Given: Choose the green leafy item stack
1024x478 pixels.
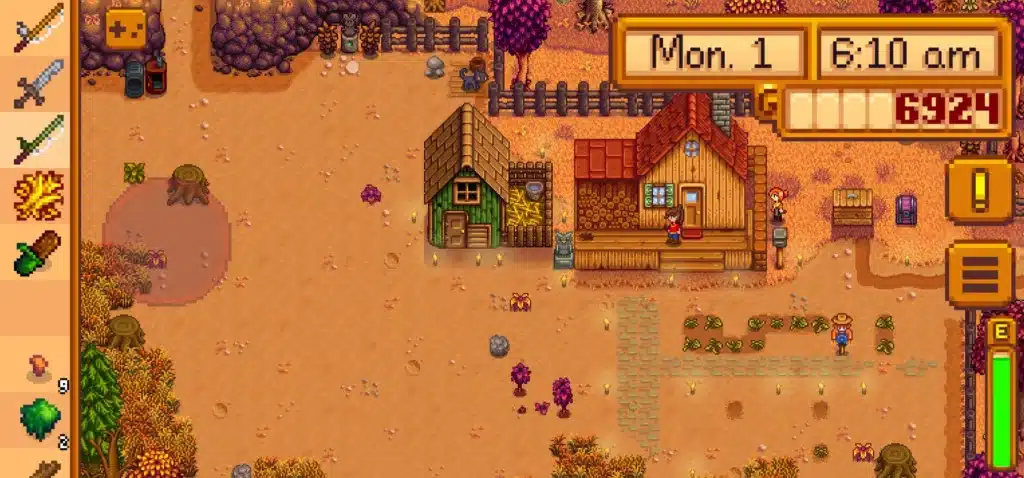Looking at the screenshot, I should (40, 420).
